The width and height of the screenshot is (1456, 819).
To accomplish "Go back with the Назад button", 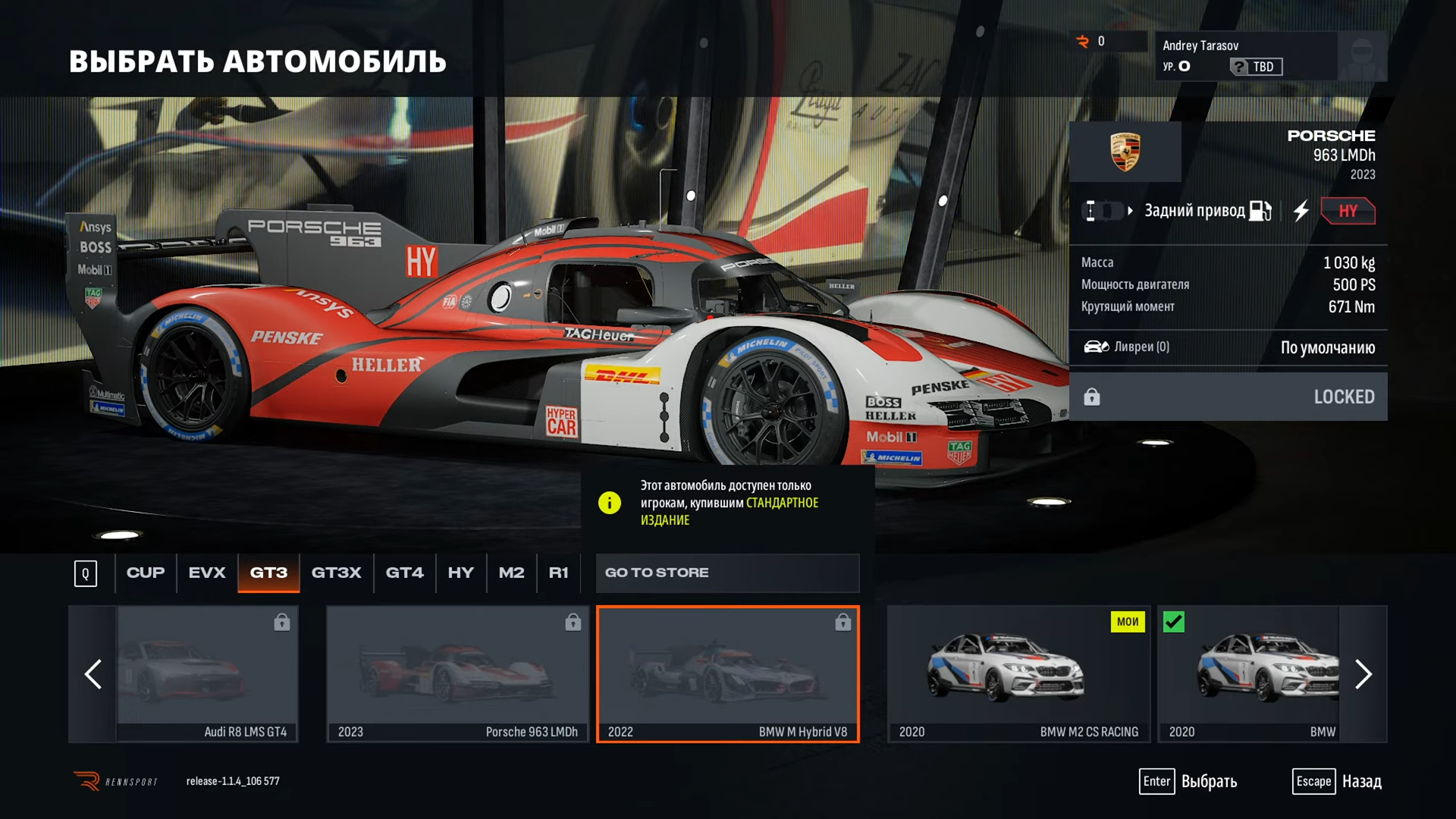I will (x=1338, y=781).
